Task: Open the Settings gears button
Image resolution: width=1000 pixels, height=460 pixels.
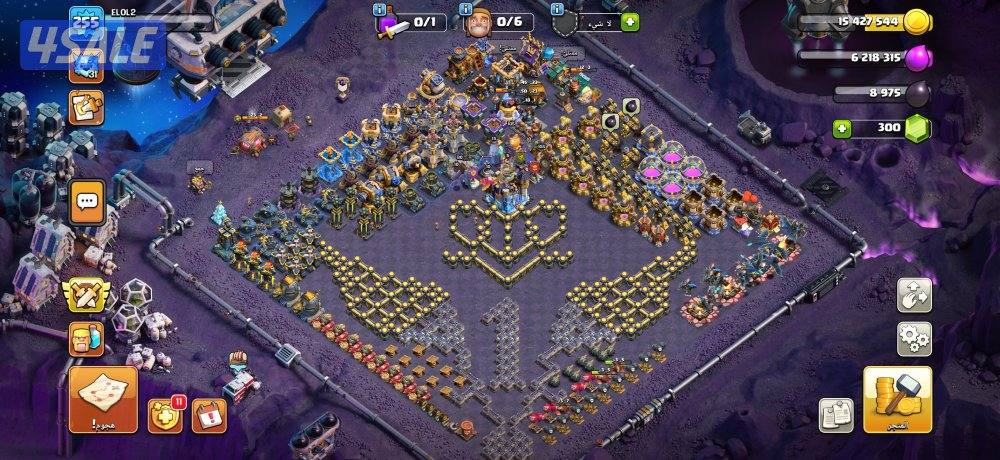Action: pos(914,338)
